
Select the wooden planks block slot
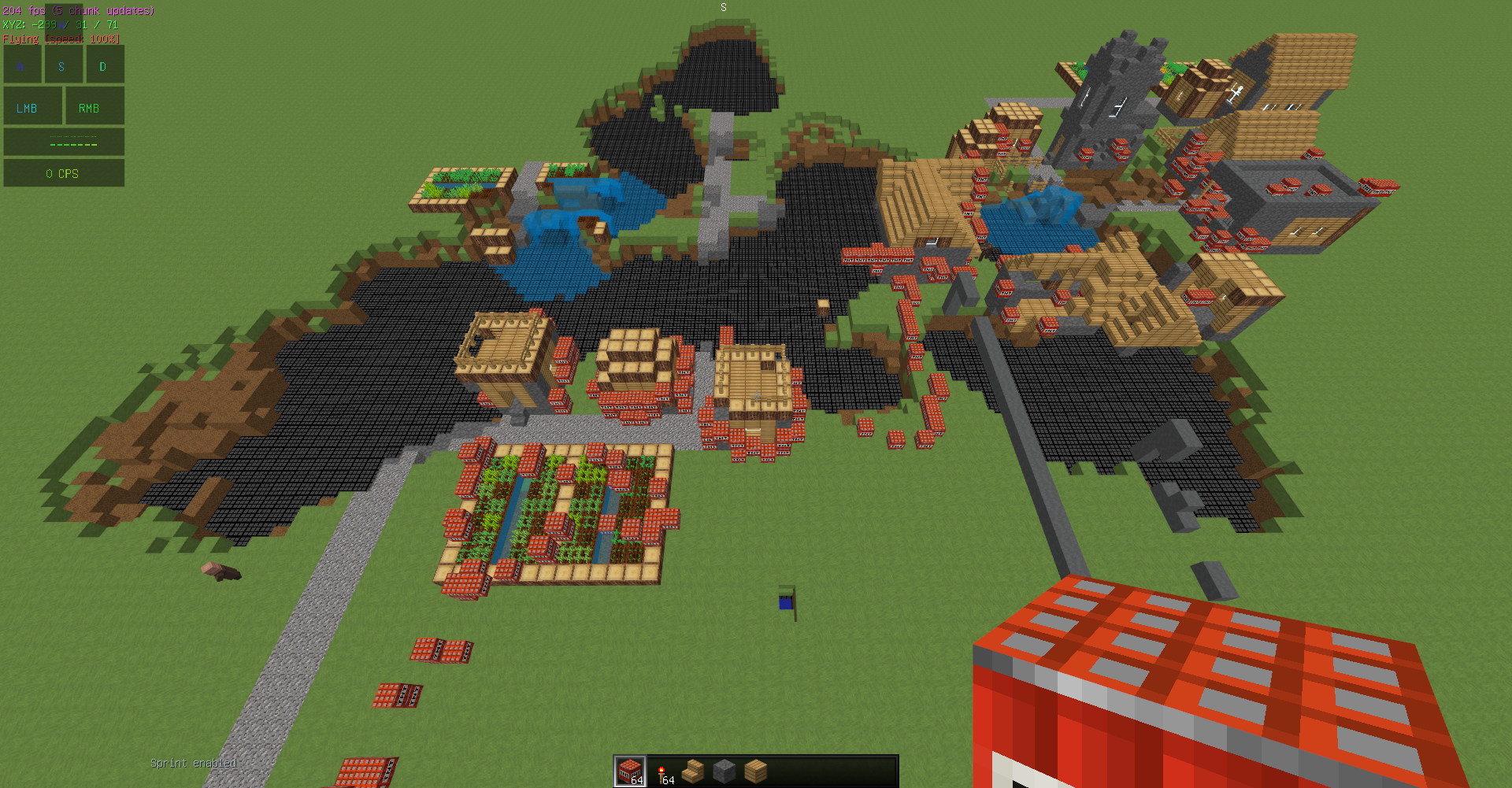tap(756, 771)
